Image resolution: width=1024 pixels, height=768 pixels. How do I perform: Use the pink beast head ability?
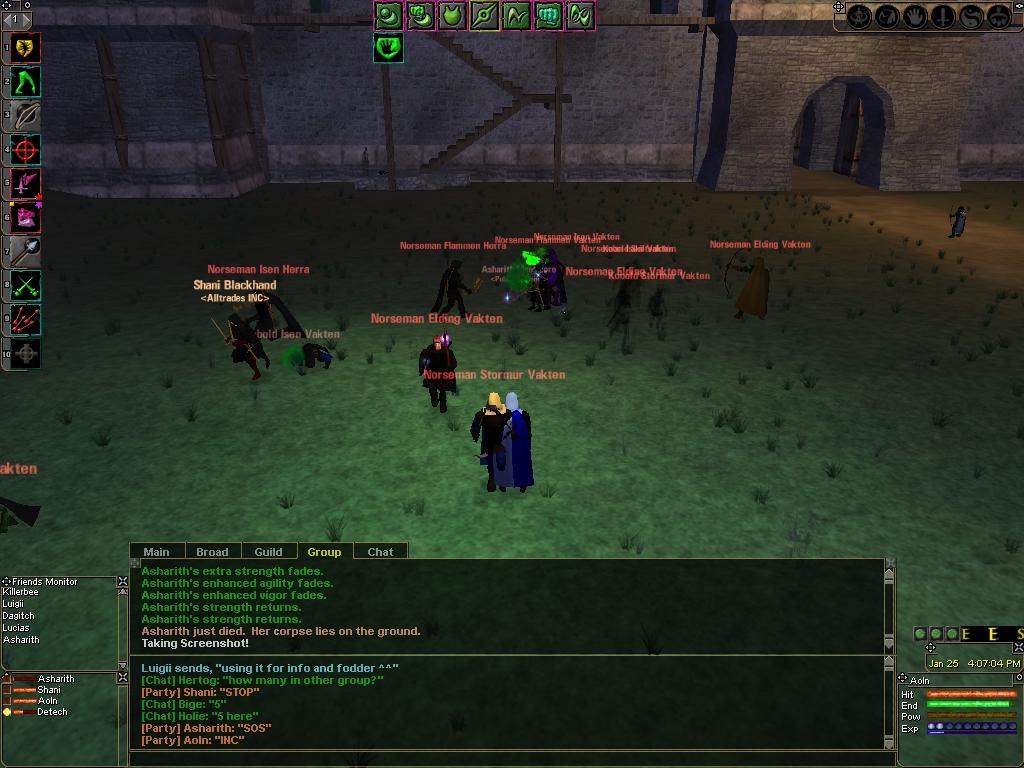coord(26,216)
